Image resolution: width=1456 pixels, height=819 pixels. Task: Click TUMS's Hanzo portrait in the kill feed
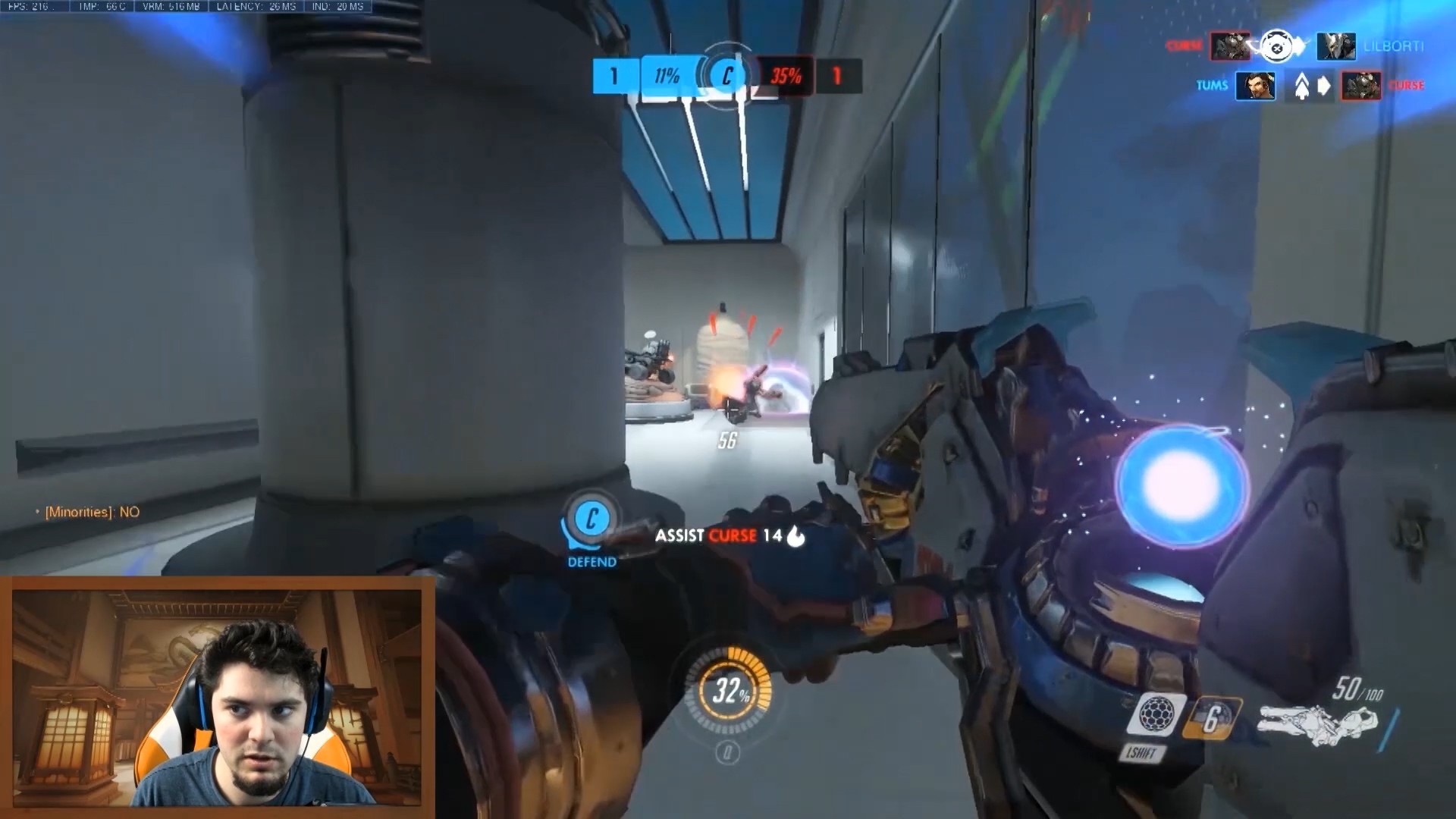[x=1254, y=86]
